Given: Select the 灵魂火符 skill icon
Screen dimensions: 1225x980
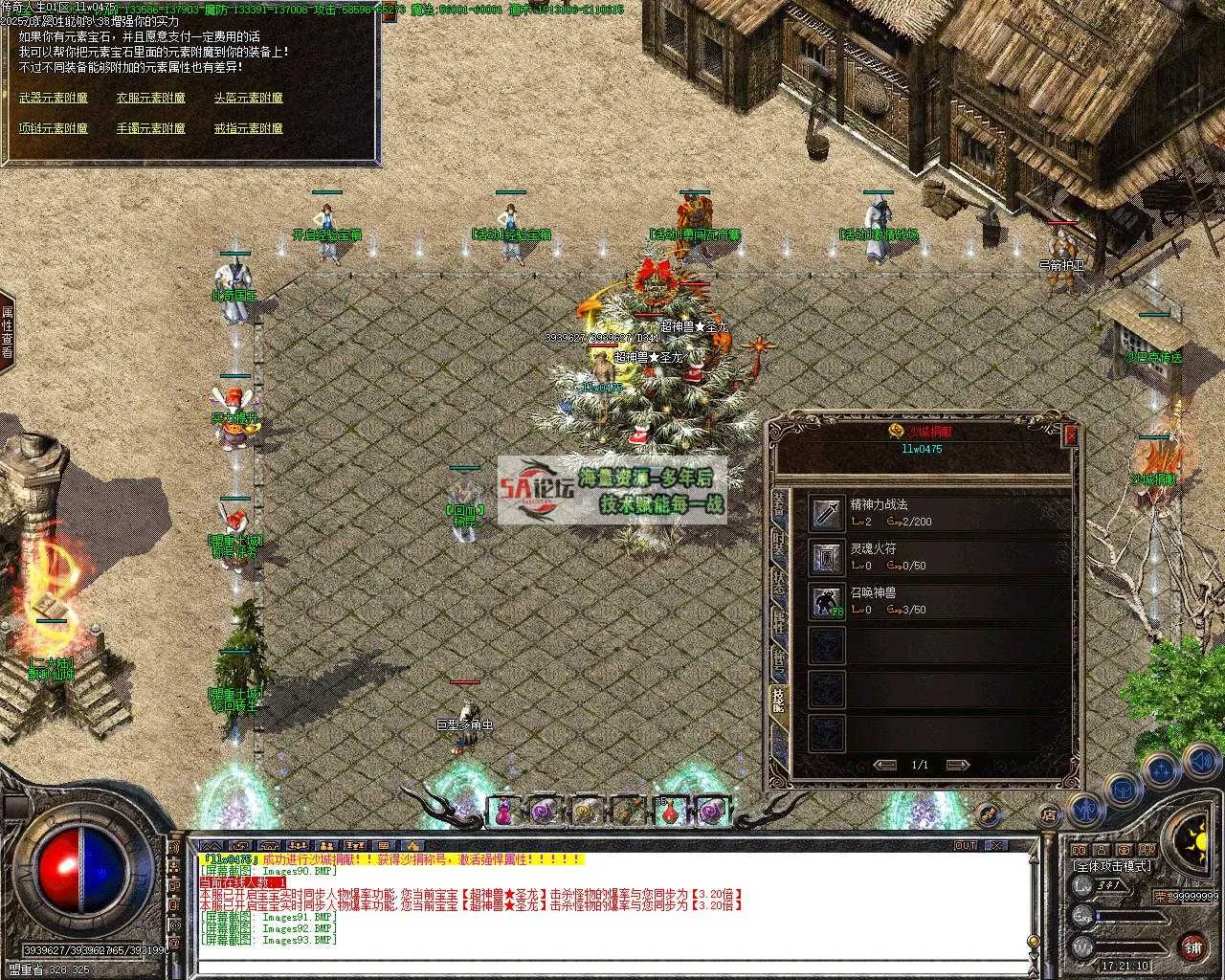Looking at the screenshot, I should 827,557.
